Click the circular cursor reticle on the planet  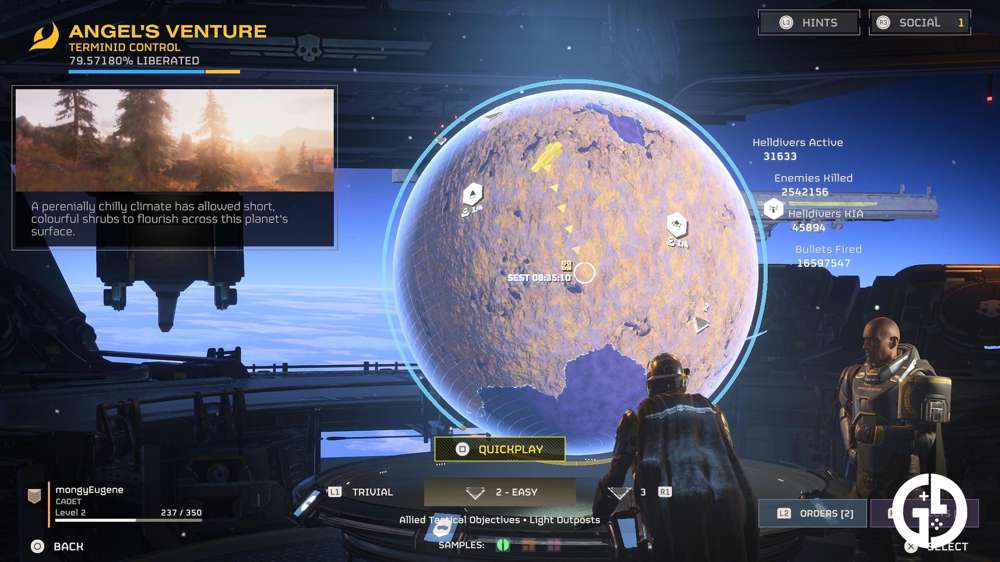[x=585, y=272]
